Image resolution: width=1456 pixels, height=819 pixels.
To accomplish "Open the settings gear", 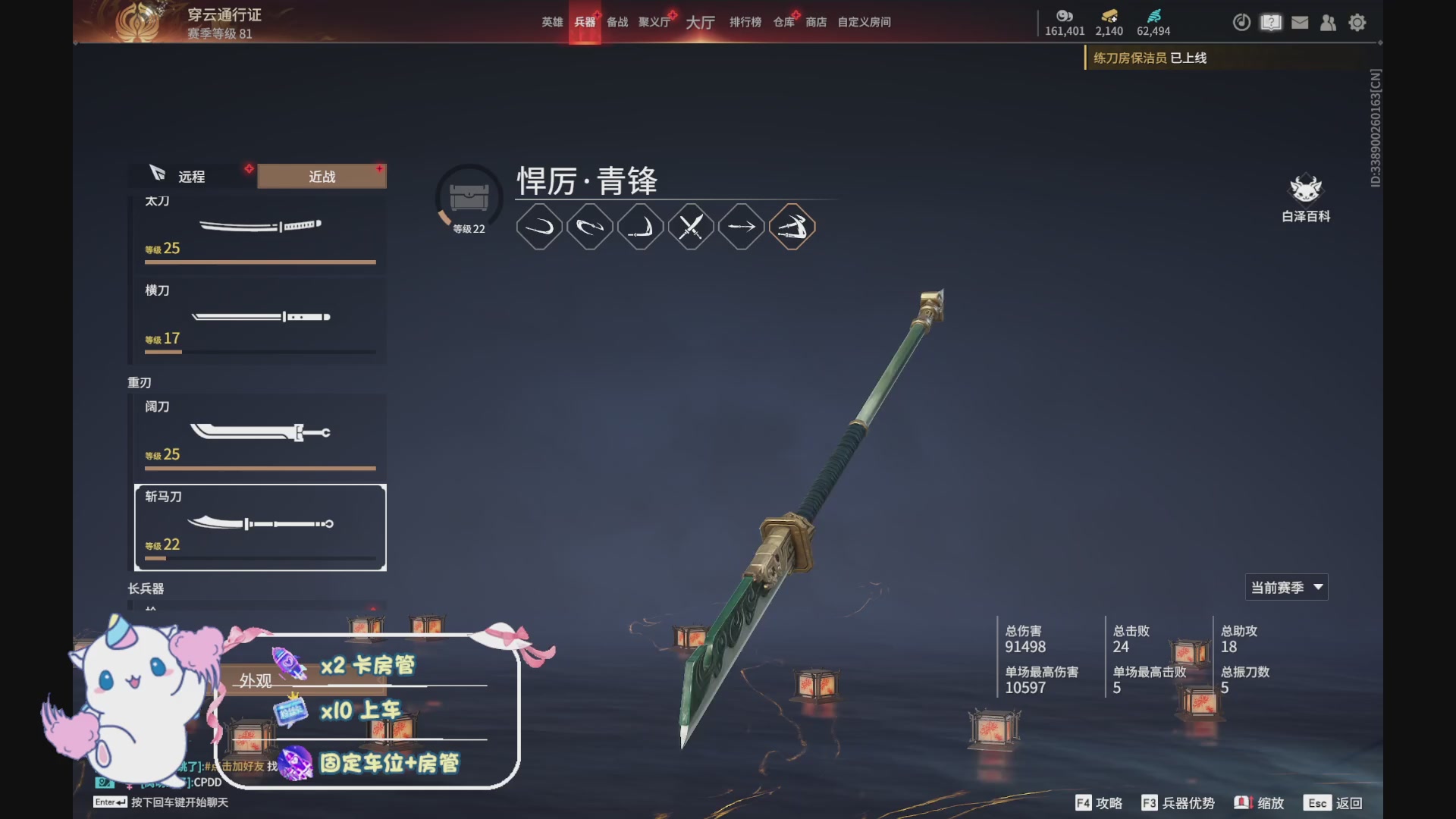I will click(1357, 23).
